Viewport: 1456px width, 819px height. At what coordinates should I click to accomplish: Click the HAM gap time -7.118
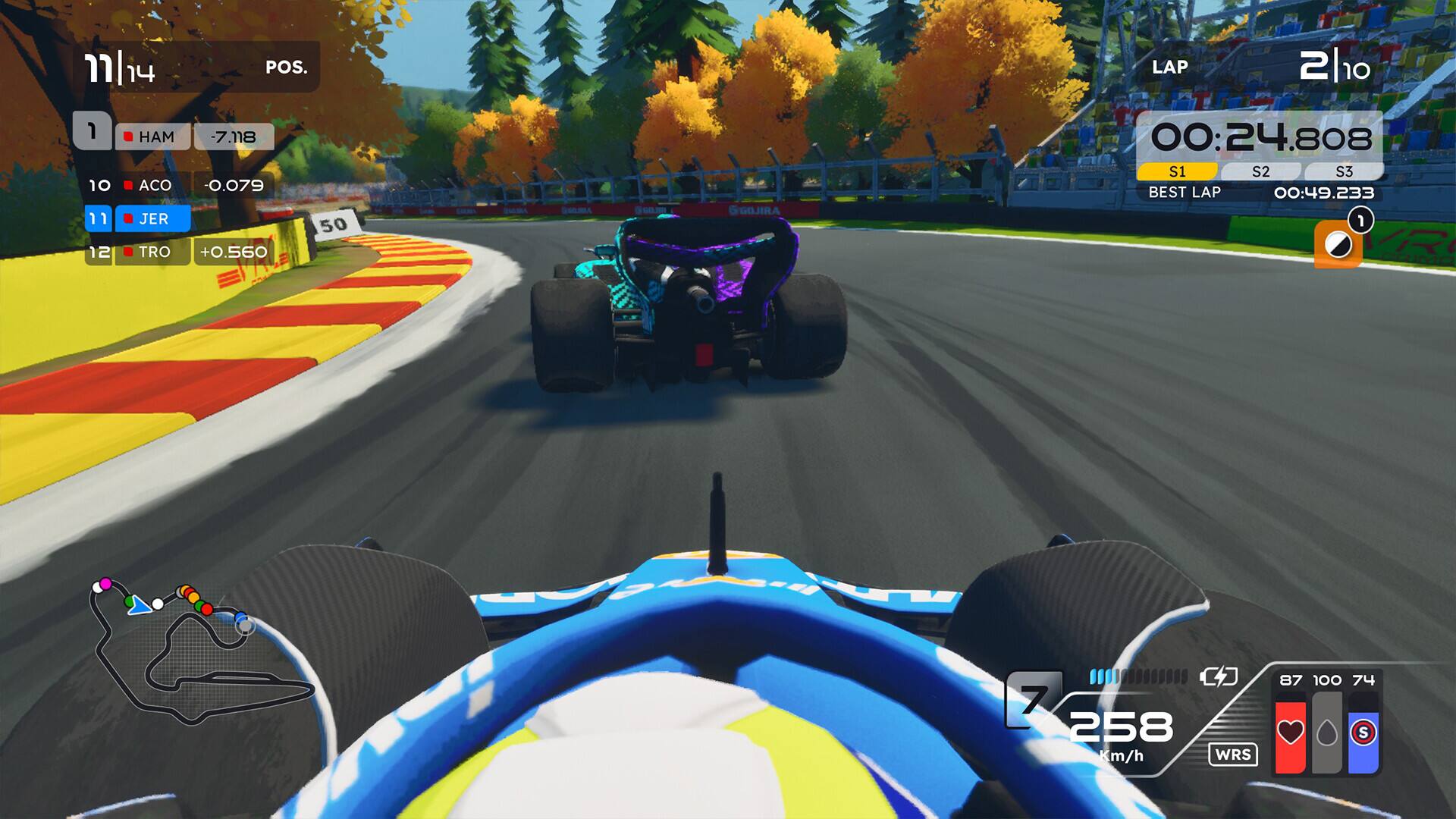click(x=233, y=137)
